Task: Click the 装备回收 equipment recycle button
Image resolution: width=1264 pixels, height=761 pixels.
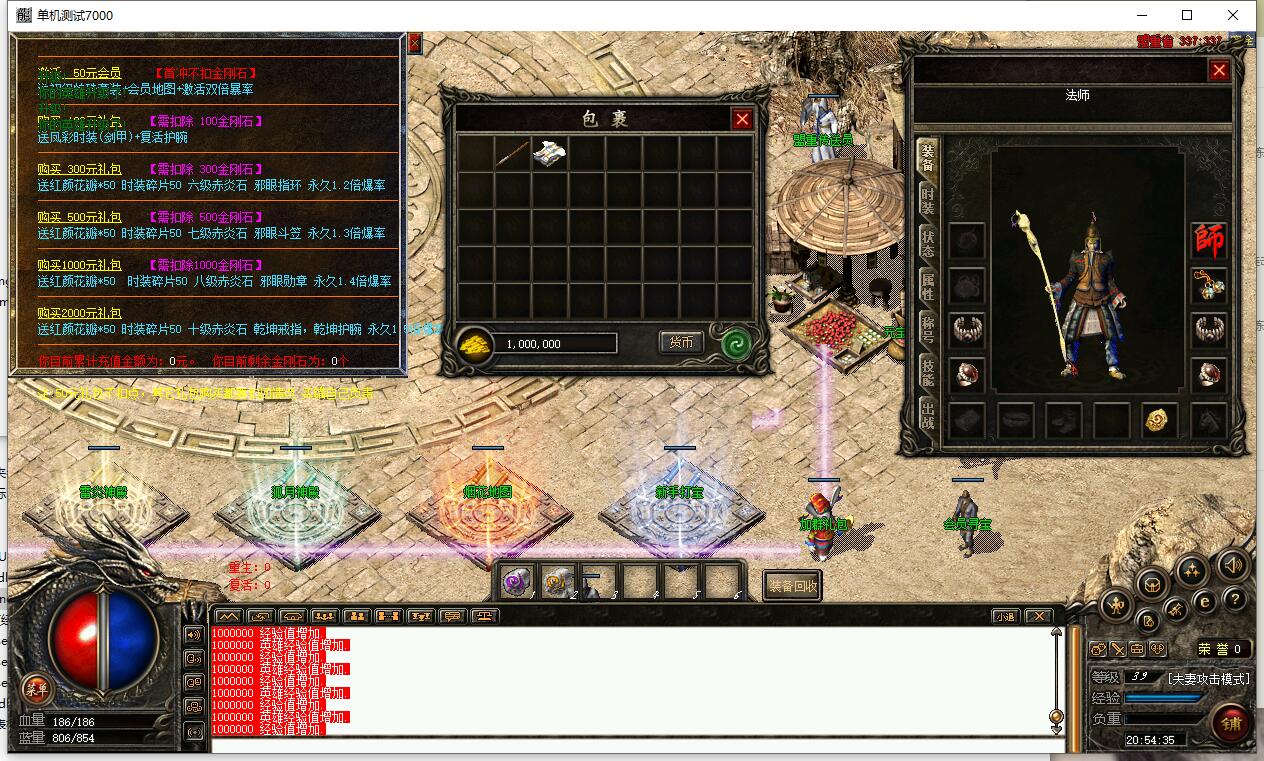Action: [793, 587]
